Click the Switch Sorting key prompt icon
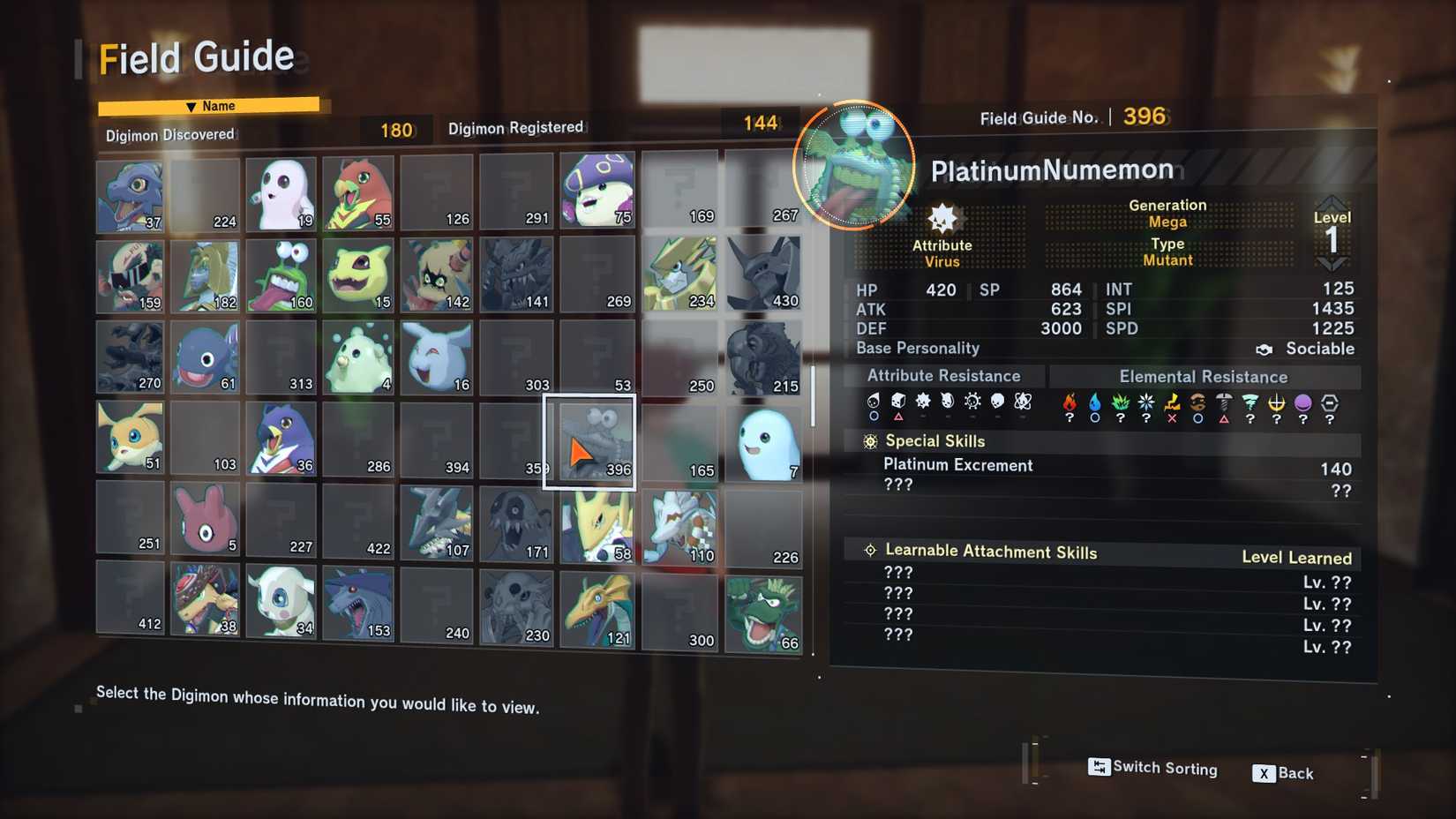This screenshot has height=819, width=1456. [x=1099, y=768]
